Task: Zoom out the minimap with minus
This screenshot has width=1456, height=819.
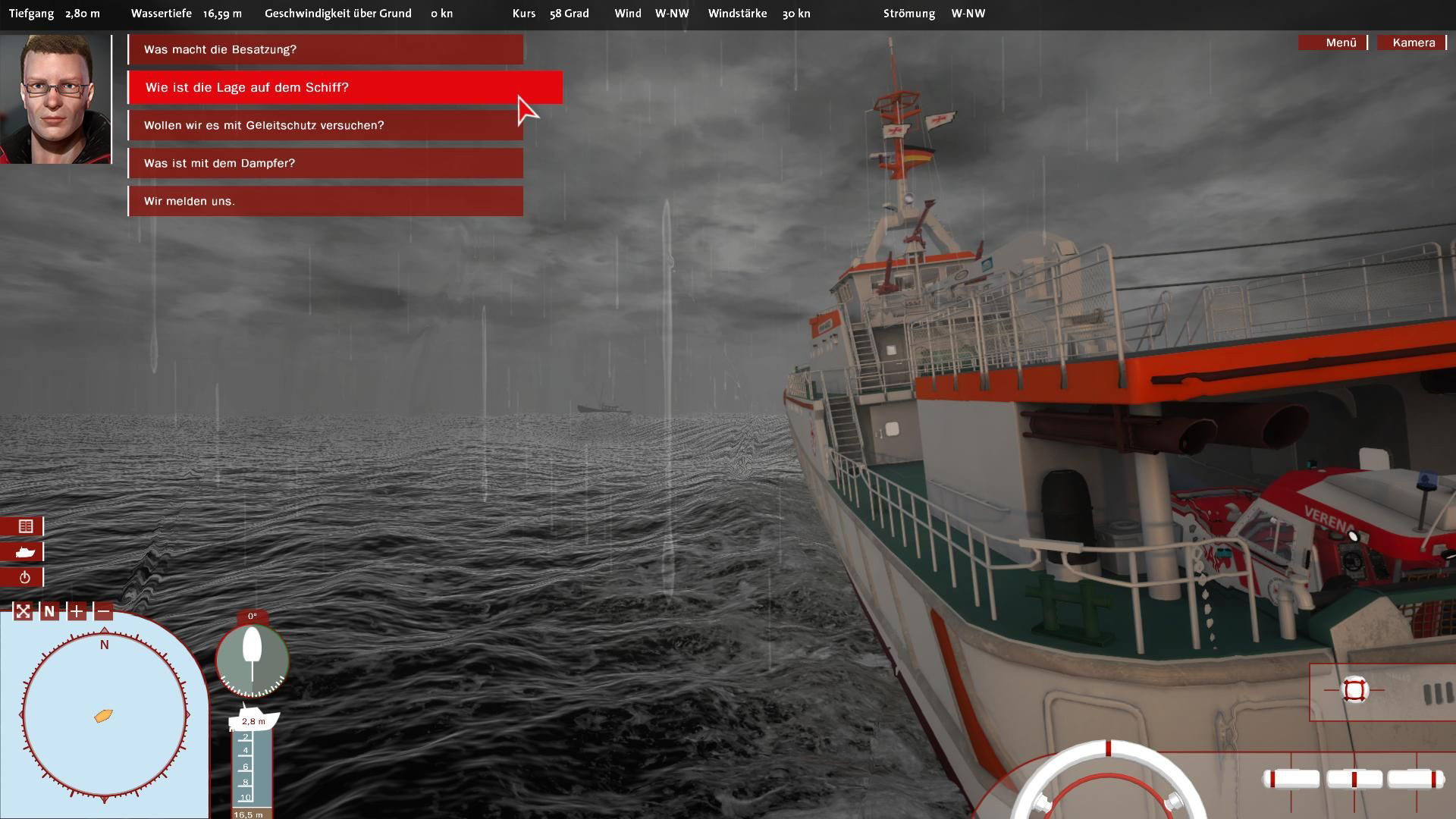Action: tap(104, 611)
